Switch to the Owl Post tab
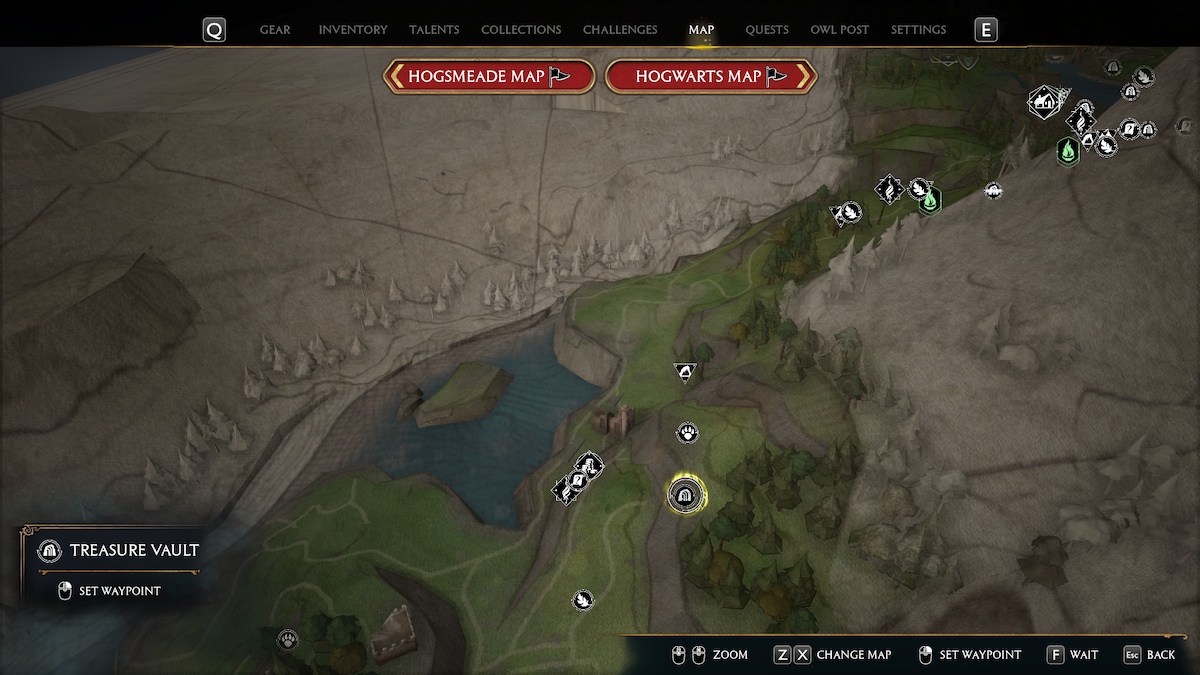The height and width of the screenshot is (675, 1200). tap(840, 30)
